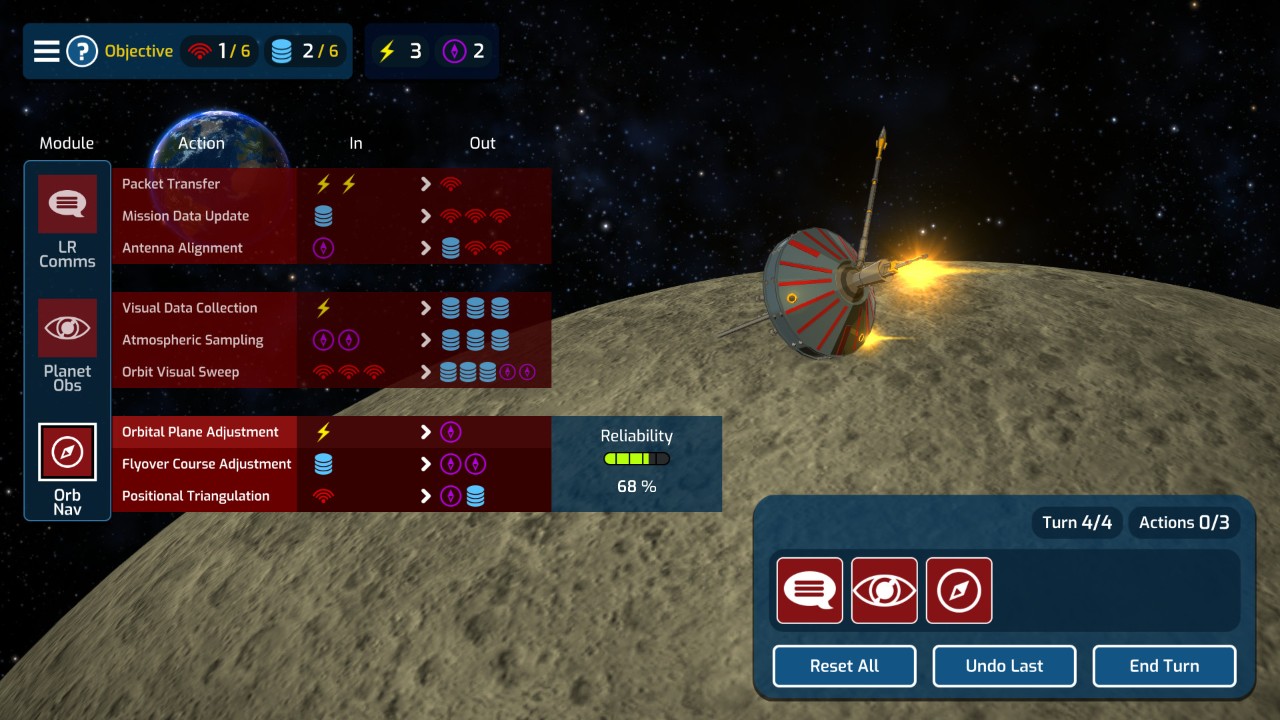Choose the Orbital Plane Adjustment action

[200, 432]
